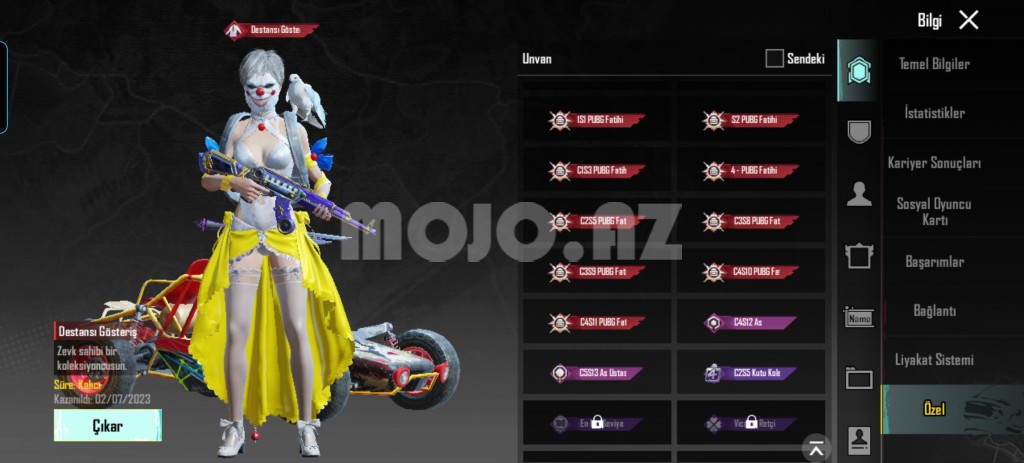Switch to the İstatistikler tab
Image resolution: width=1024 pixels, height=463 pixels.
(x=934, y=113)
